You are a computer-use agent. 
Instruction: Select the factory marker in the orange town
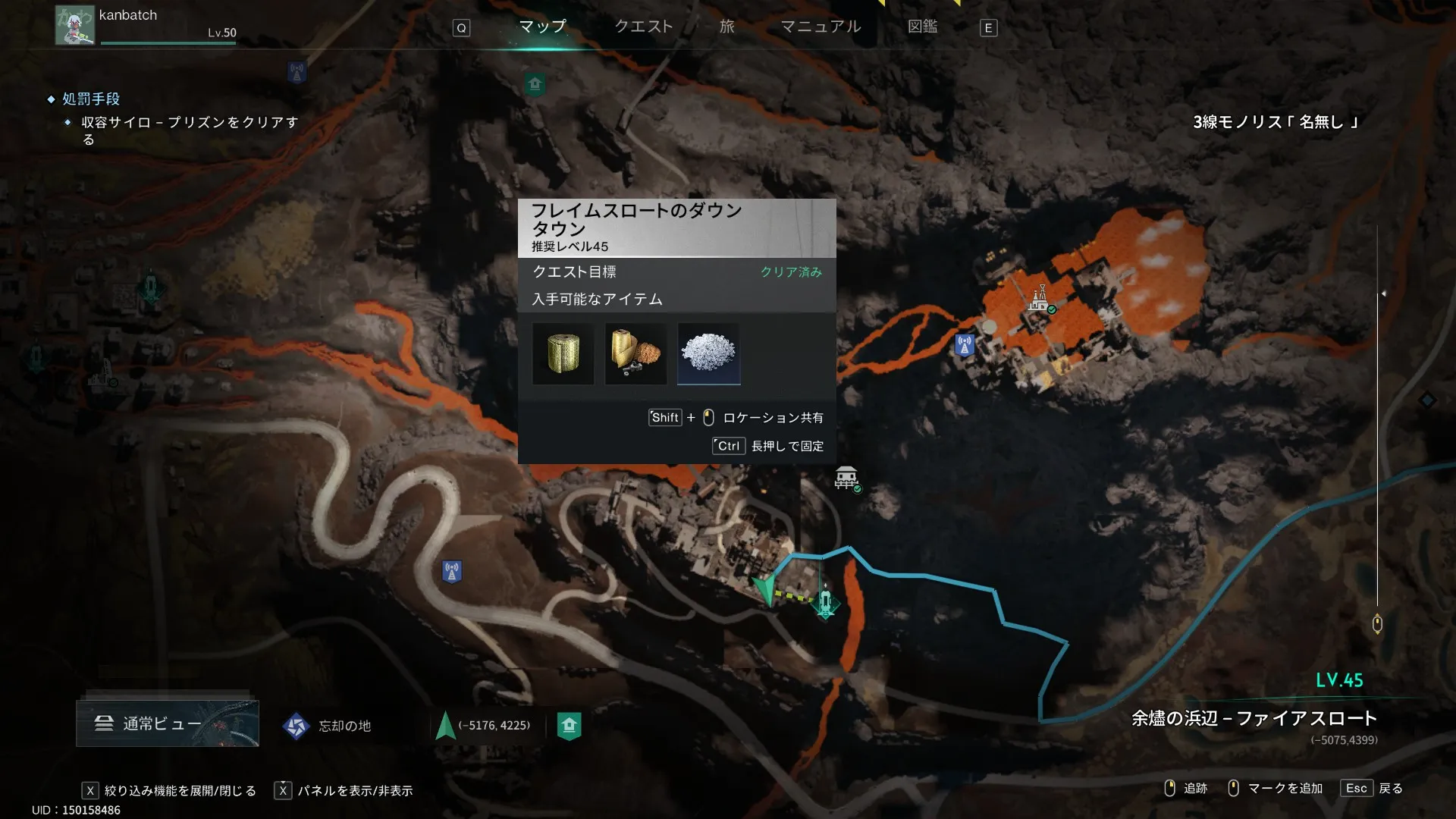(x=1039, y=298)
